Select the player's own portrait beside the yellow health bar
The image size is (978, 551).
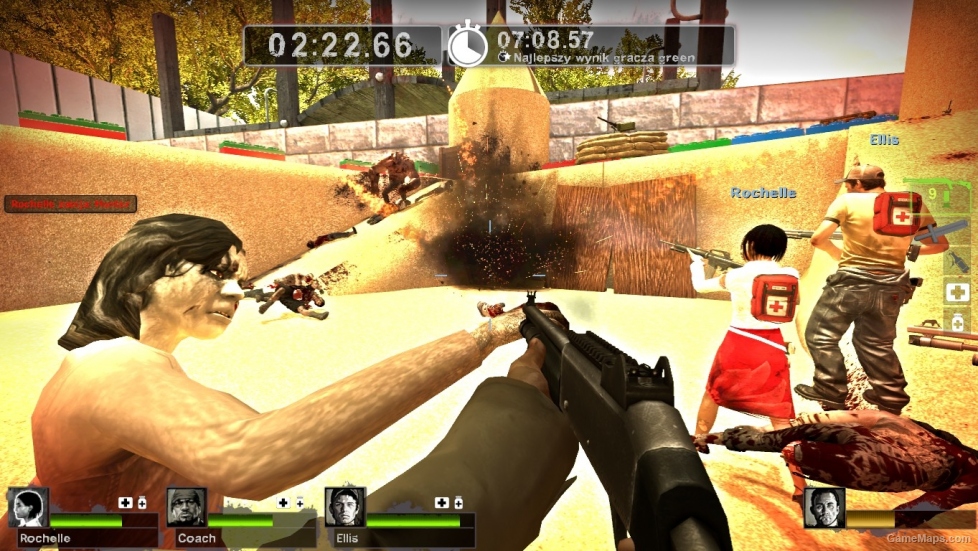[x=824, y=507]
